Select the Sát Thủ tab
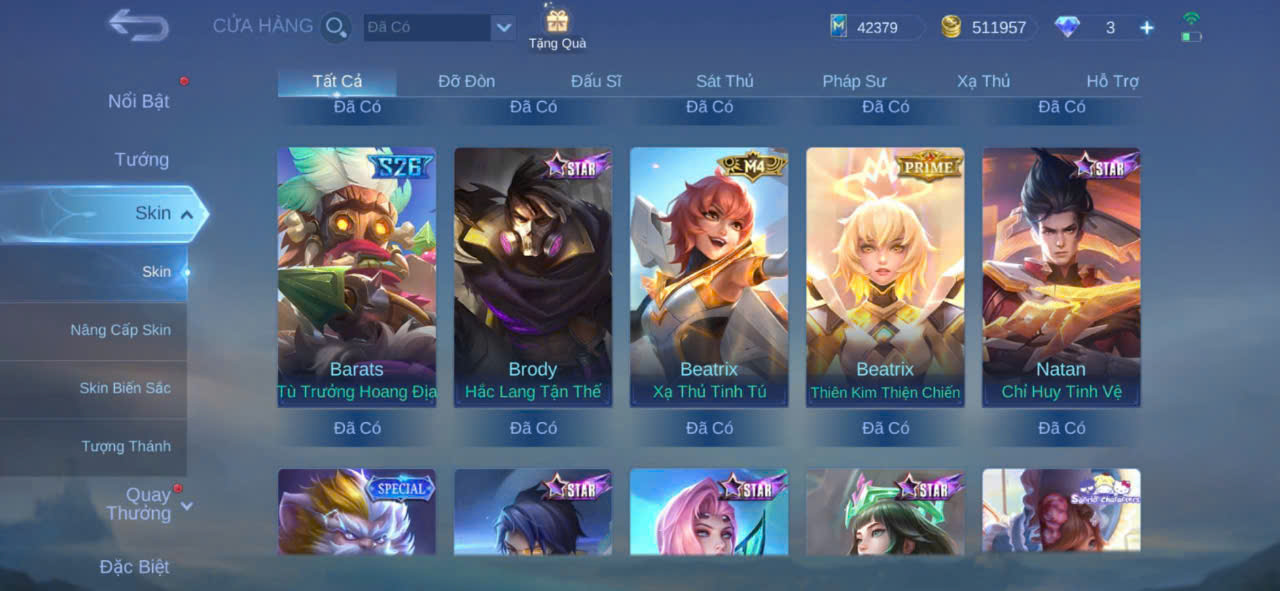The image size is (1280, 591). 725,81
